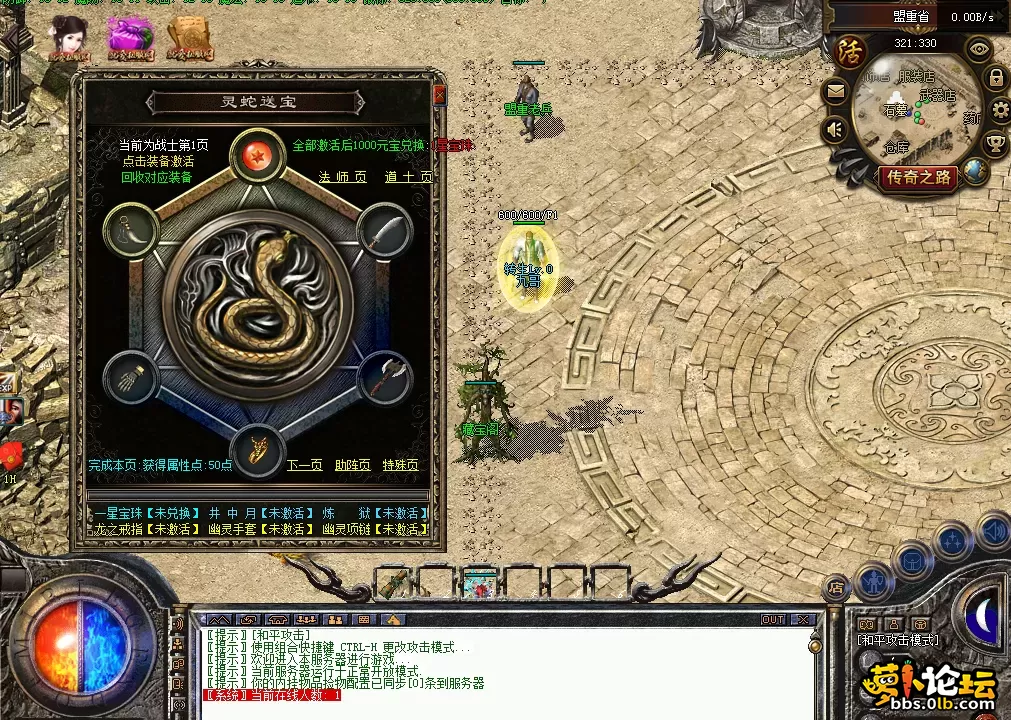
Task: Open settings via the gear icon
Action: (x=999, y=110)
